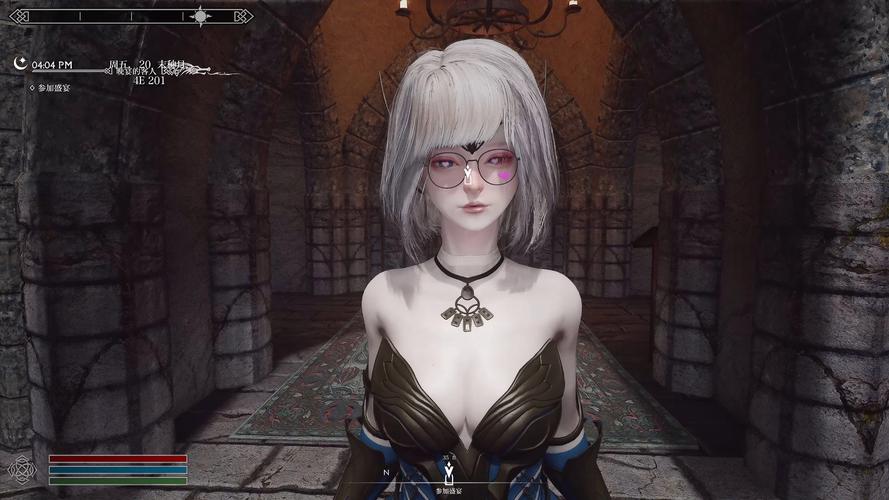Click the knot emblem beside the status bars
This screenshot has height=500, width=889.
(x=21, y=469)
